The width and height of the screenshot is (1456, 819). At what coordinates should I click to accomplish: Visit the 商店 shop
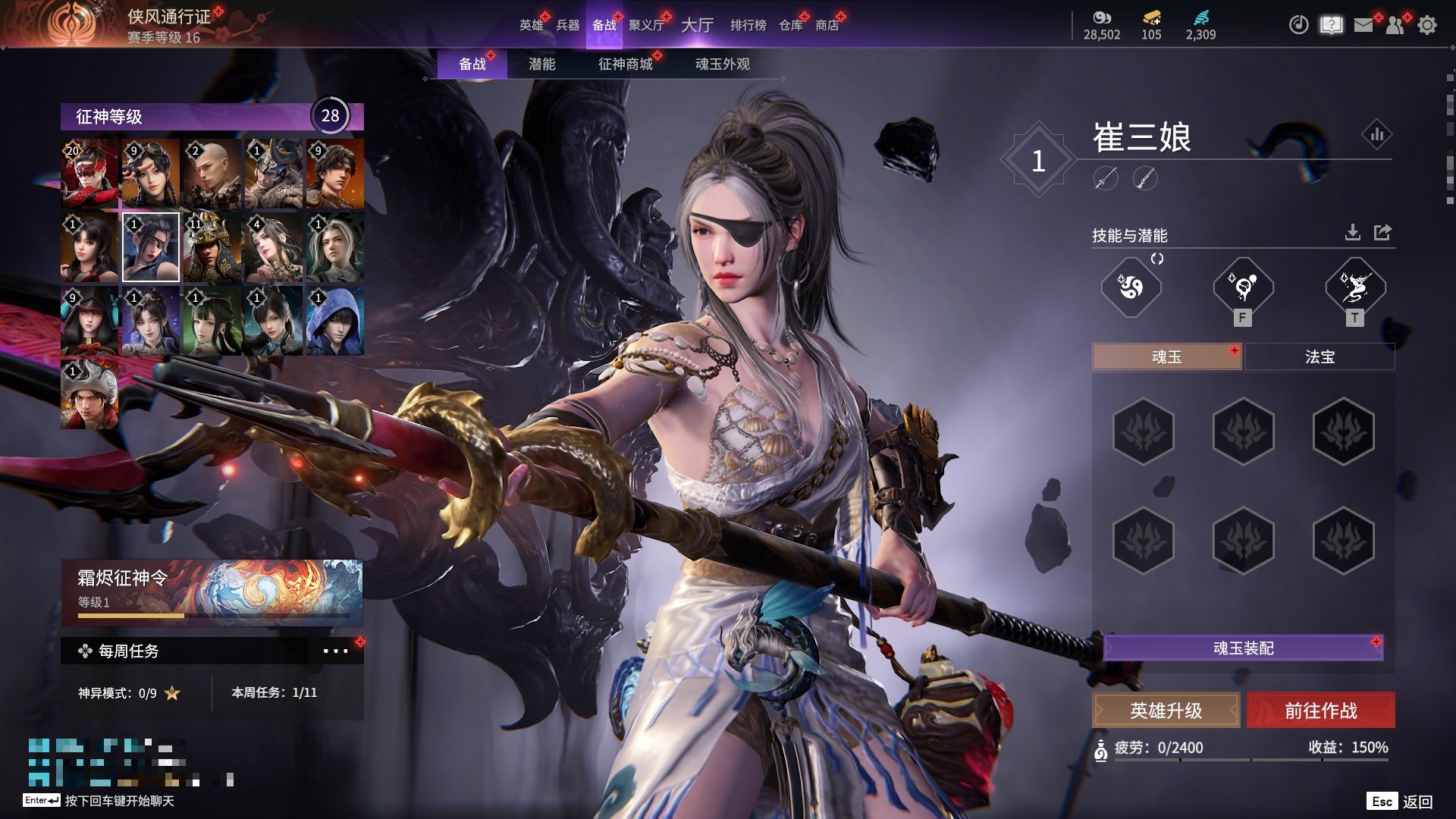click(x=827, y=25)
